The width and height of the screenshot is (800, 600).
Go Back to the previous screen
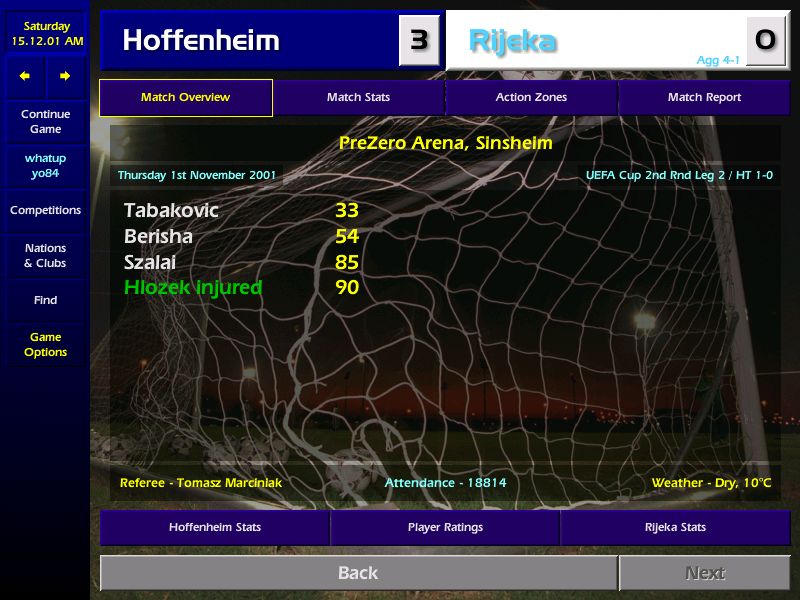pos(358,573)
